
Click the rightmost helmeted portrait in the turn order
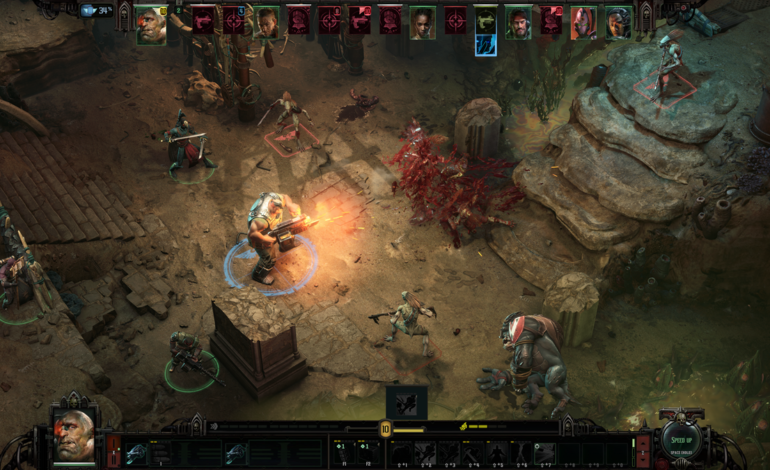[x=618, y=22]
